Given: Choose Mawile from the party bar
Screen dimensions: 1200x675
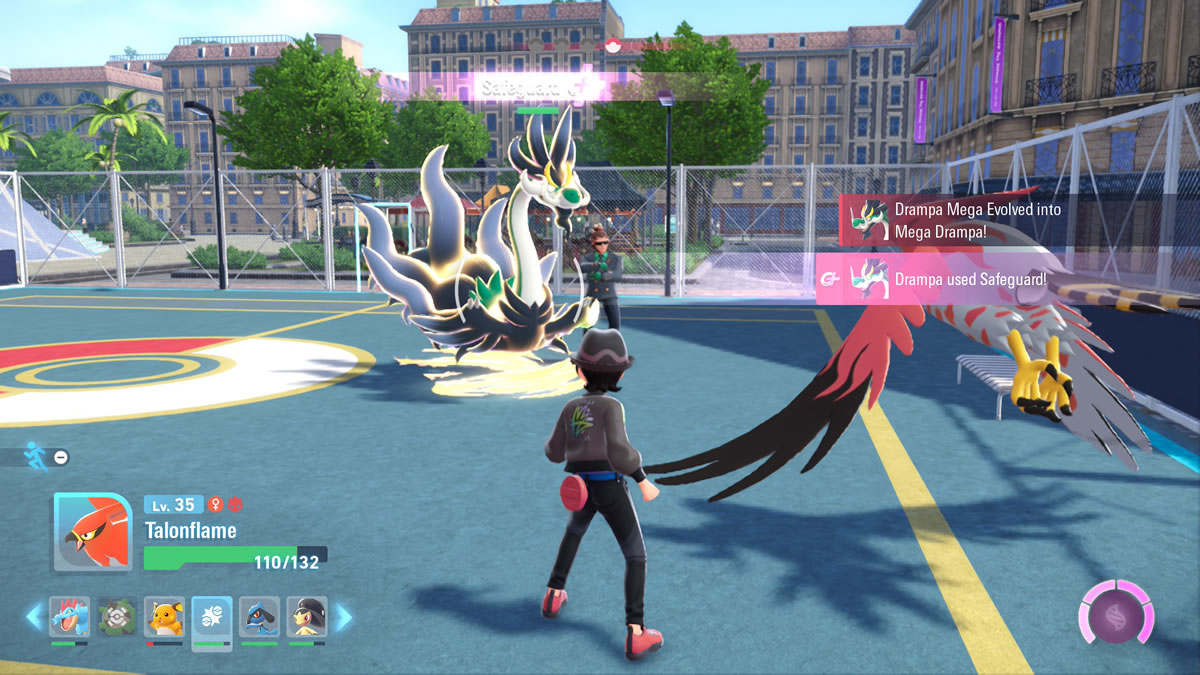Looking at the screenshot, I should (306, 617).
